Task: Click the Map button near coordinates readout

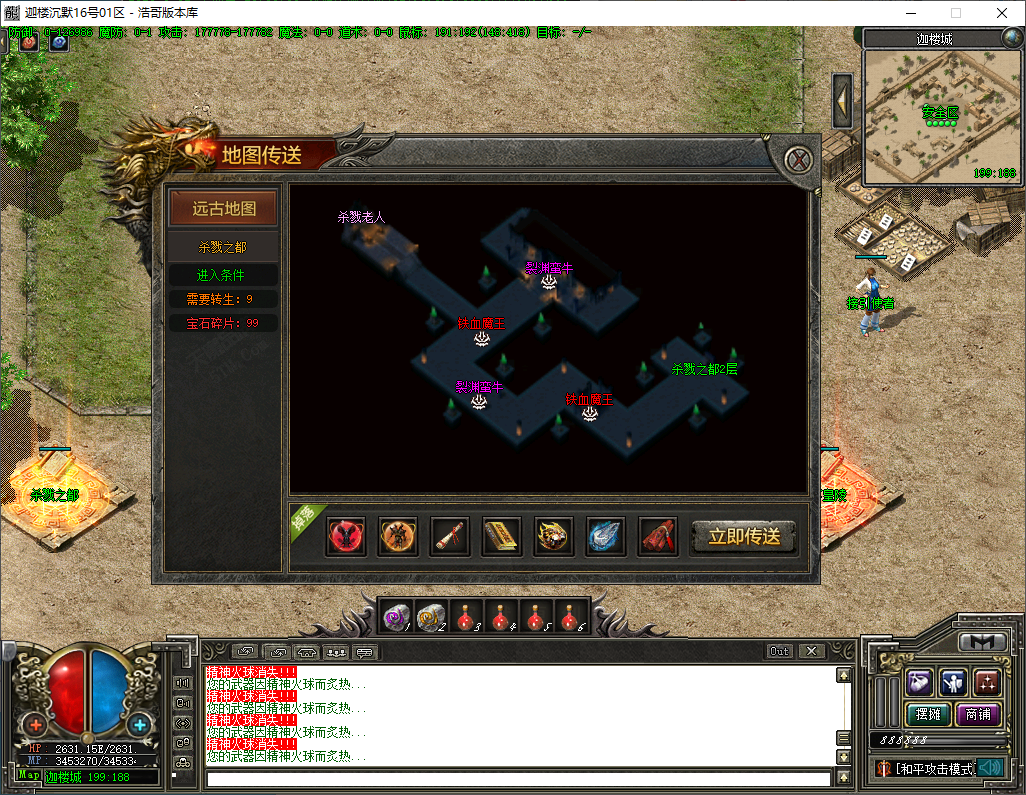Action: [28, 775]
